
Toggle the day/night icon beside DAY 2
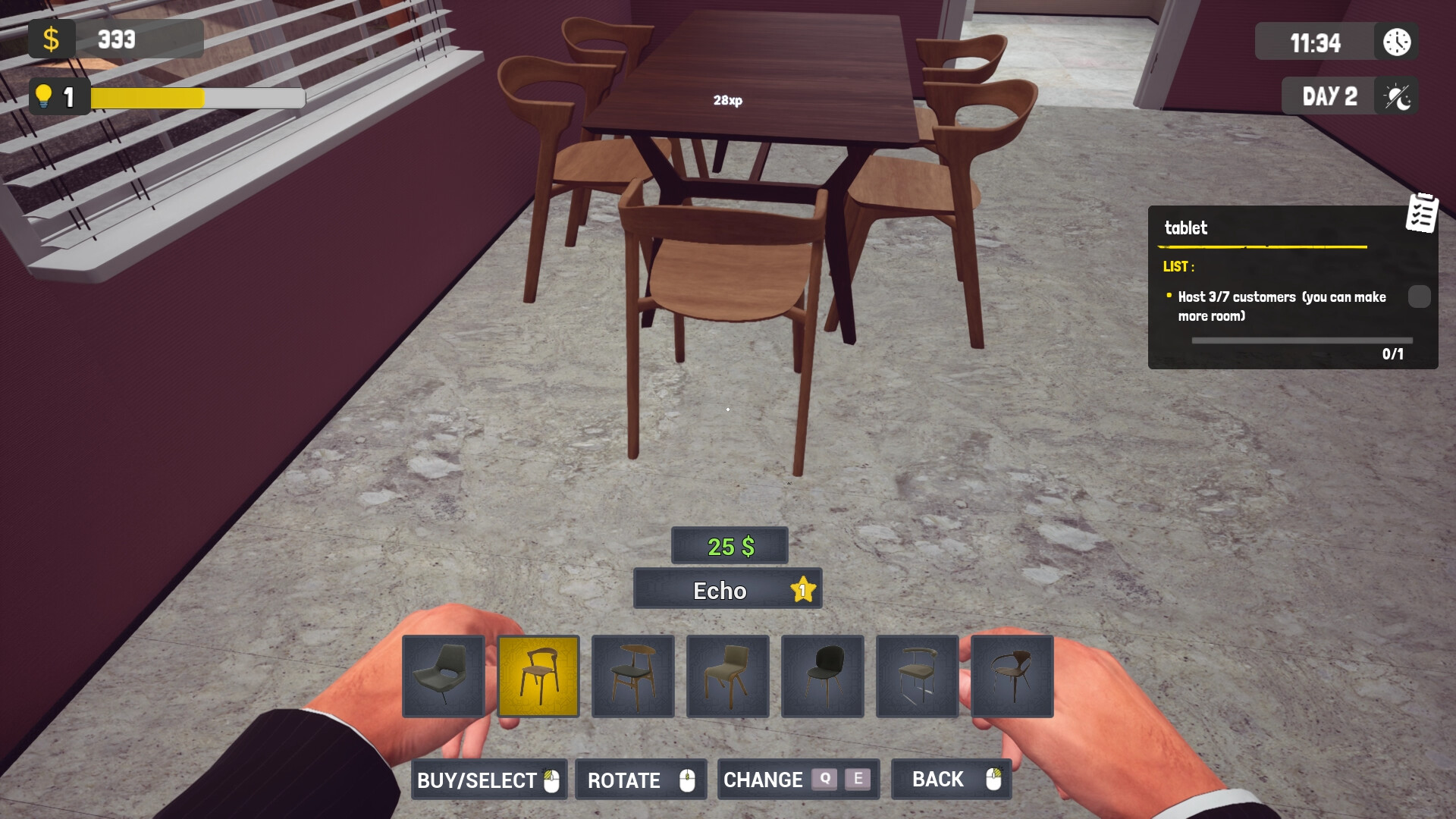(x=1396, y=96)
